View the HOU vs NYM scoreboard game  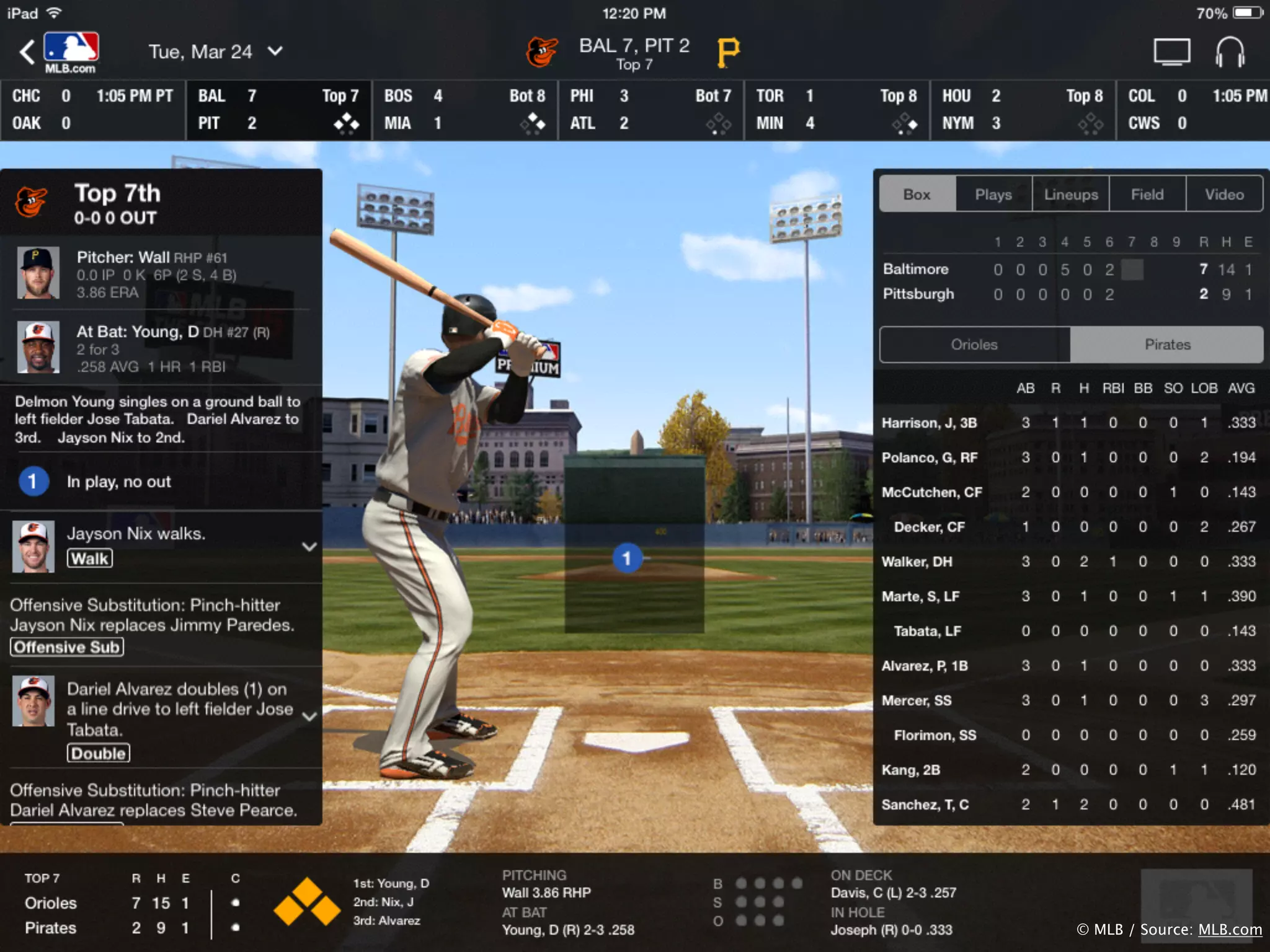(x=1023, y=110)
